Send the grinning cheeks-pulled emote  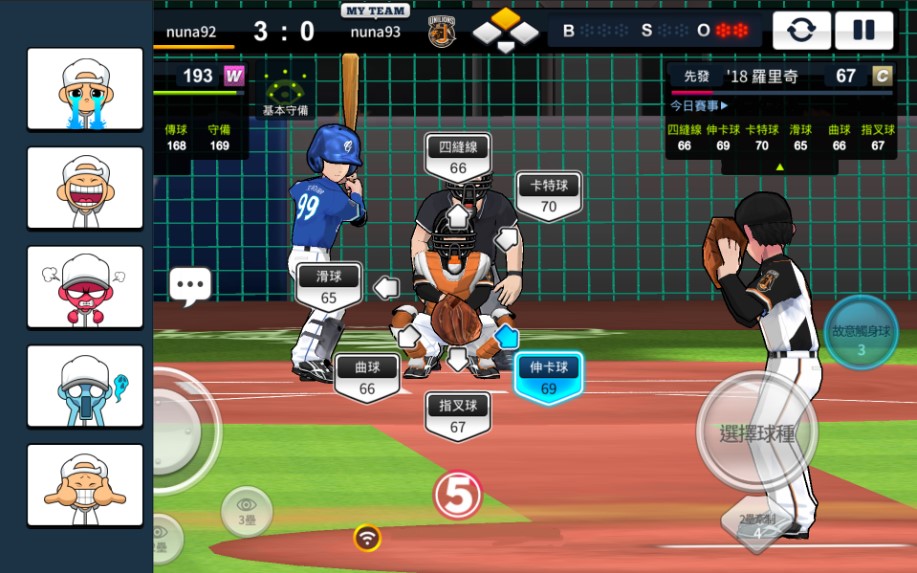coord(85,485)
